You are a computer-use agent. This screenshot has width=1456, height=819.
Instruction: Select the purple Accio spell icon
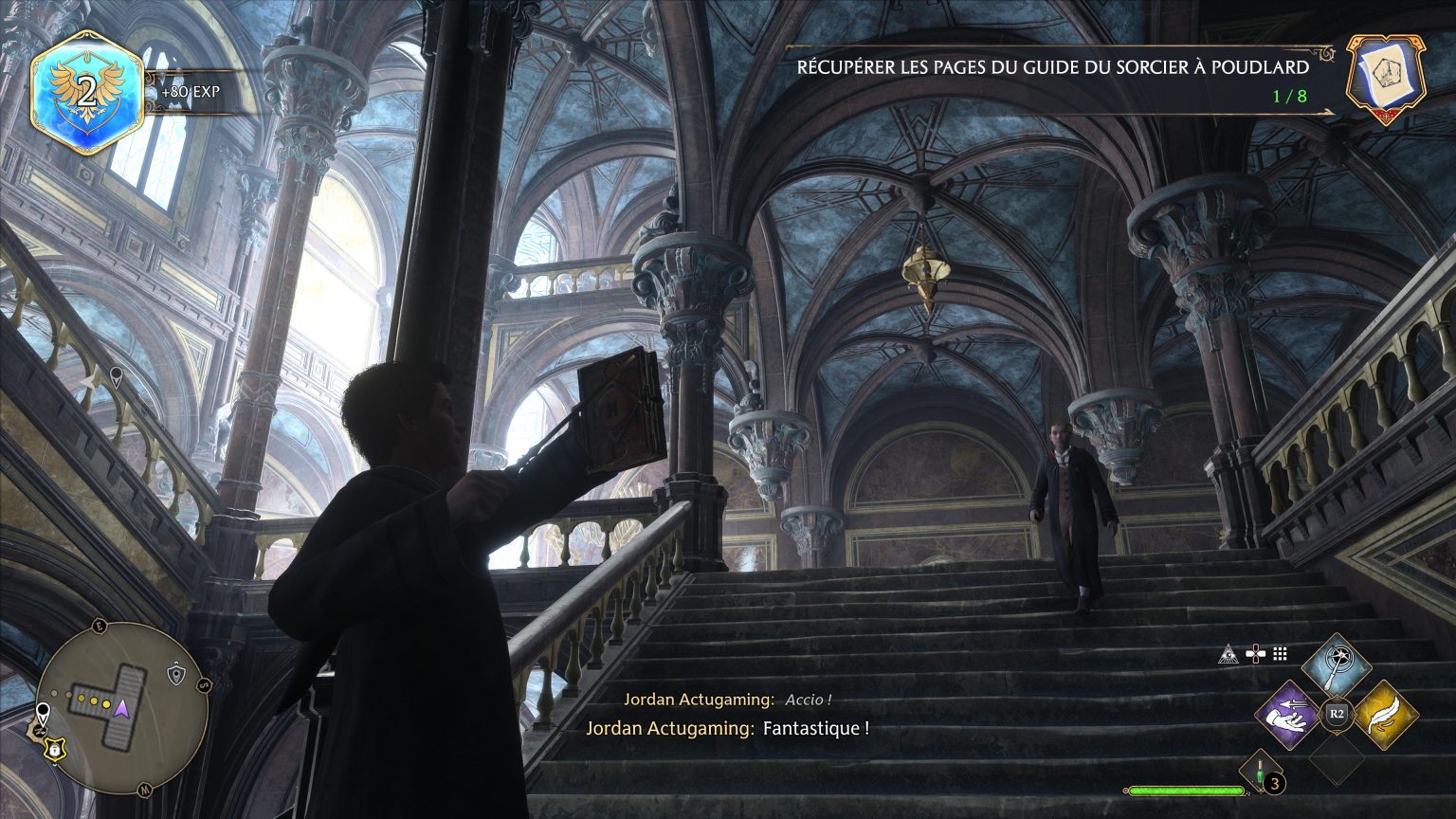click(1289, 714)
